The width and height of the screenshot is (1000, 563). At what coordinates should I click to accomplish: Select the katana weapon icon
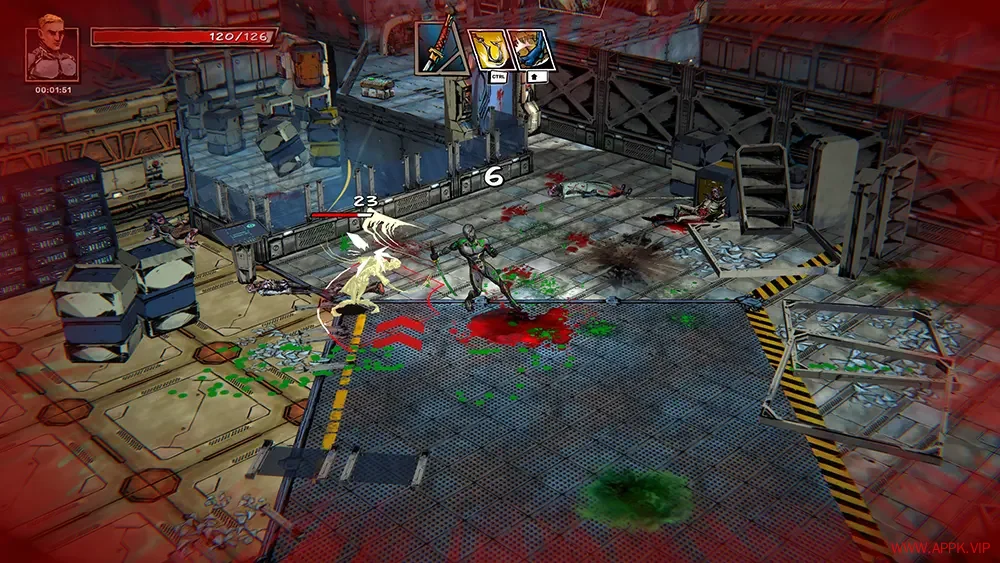click(x=441, y=47)
